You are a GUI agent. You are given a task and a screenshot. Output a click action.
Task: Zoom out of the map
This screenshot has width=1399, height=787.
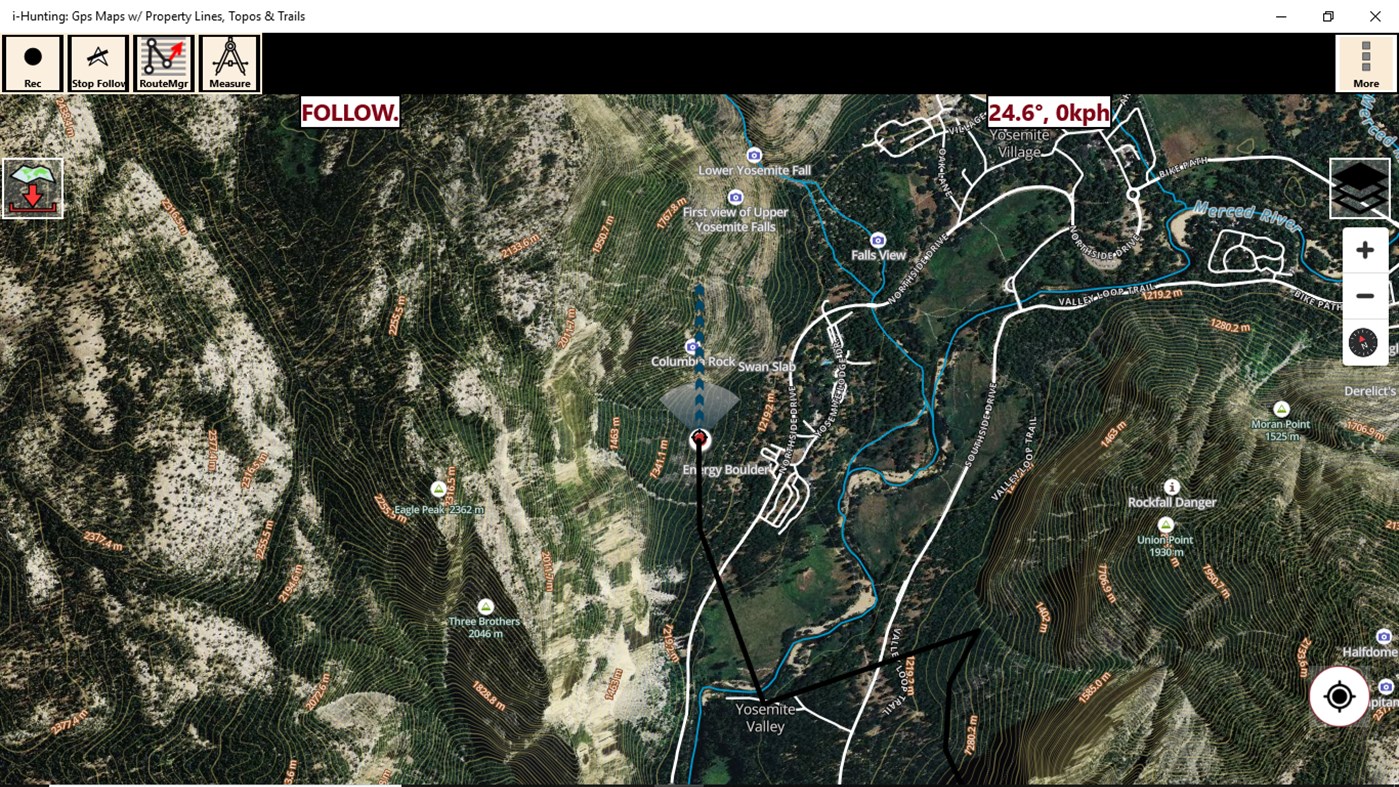[x=1364, y=296]
